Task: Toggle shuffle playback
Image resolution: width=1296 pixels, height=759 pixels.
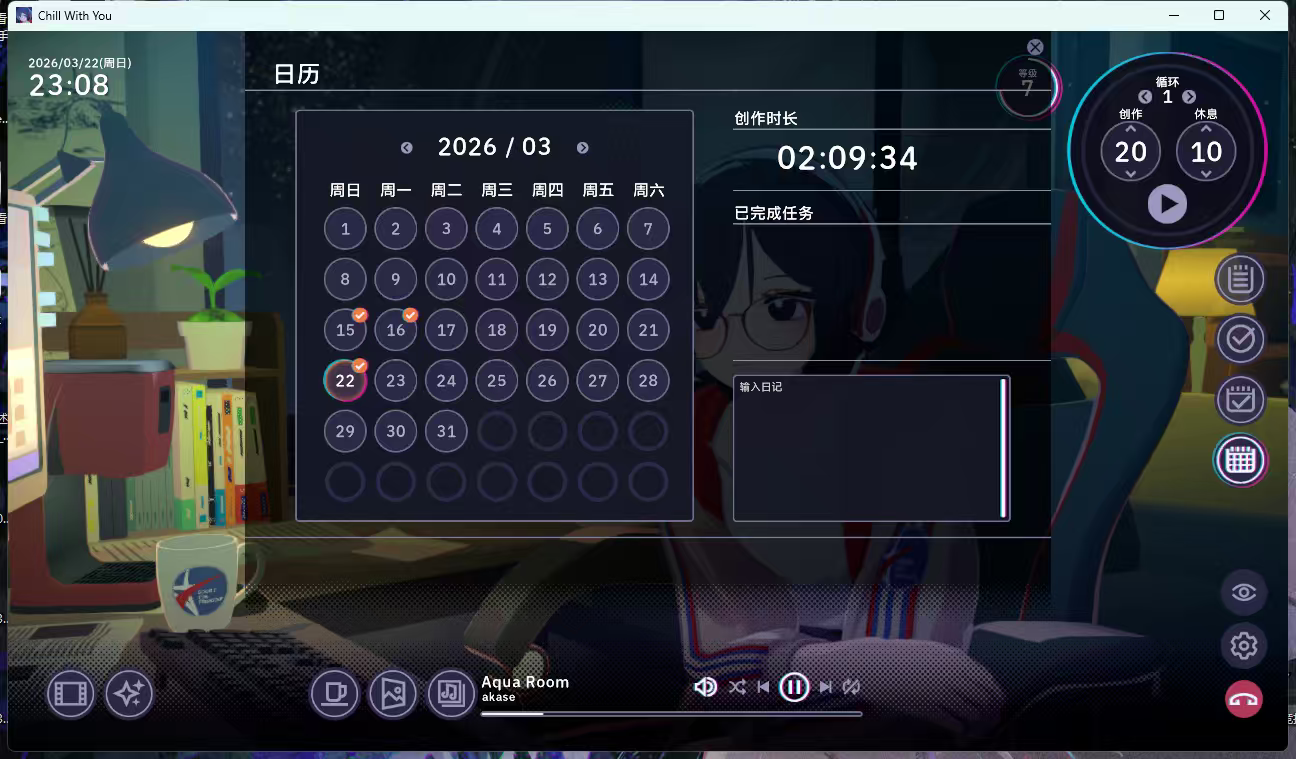Action: 737,687
